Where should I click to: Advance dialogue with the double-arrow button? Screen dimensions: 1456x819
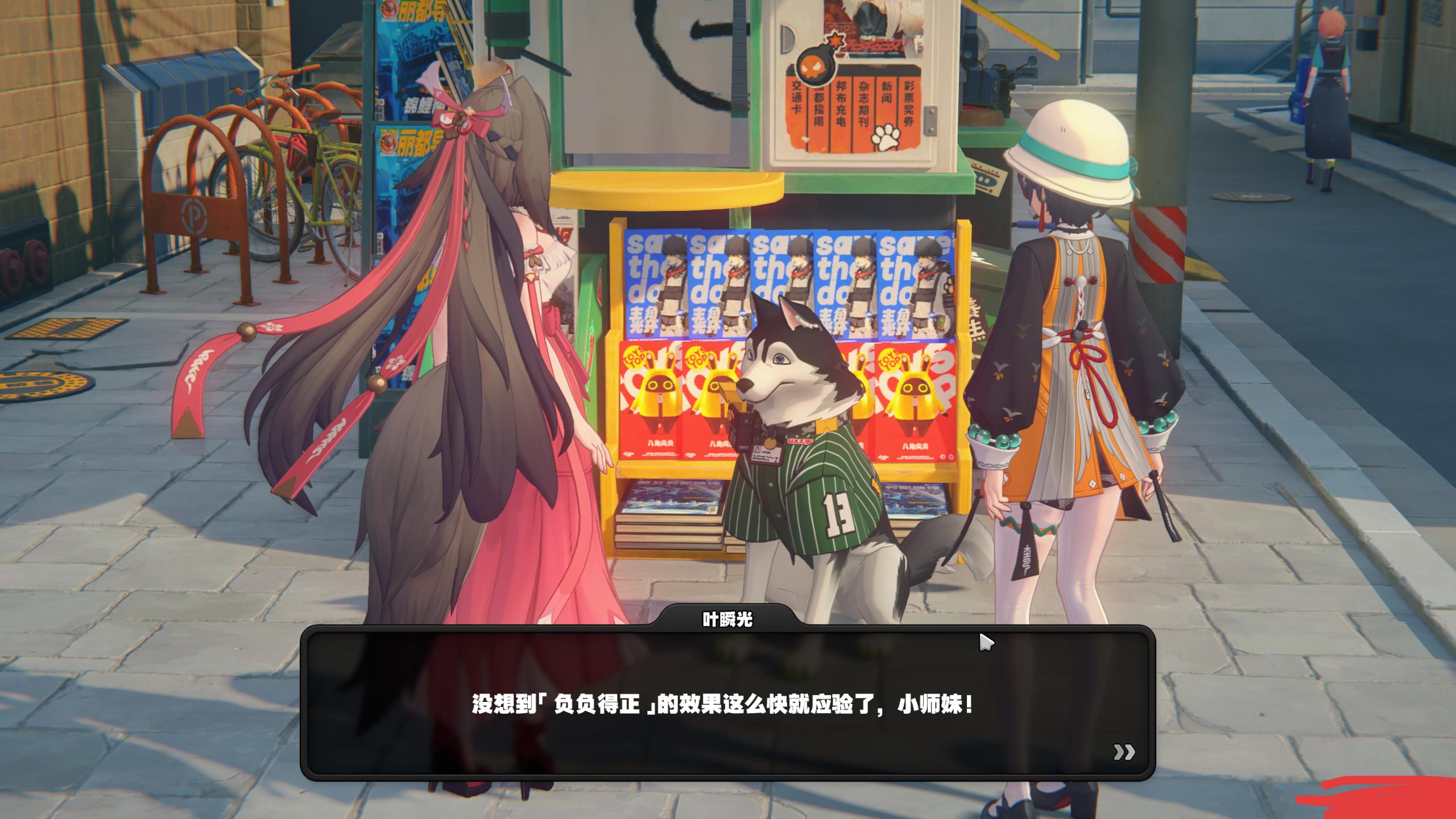(x=1124, y=752)
